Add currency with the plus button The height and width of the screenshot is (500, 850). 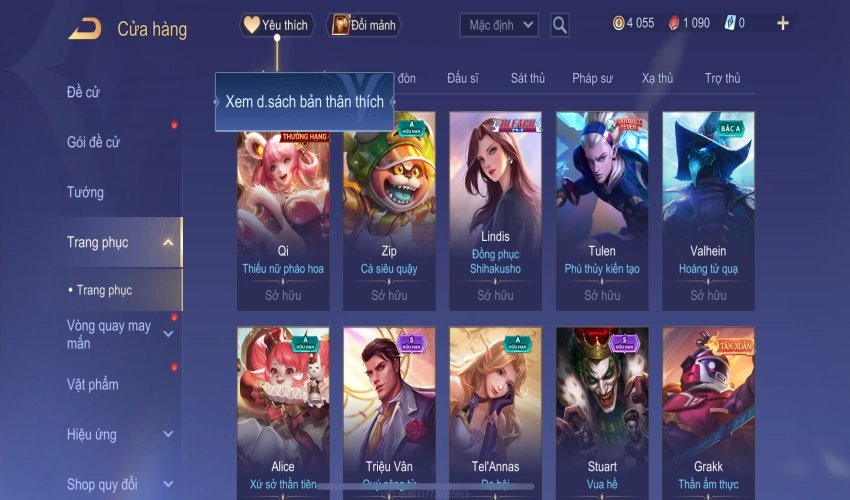pos(782,23)
